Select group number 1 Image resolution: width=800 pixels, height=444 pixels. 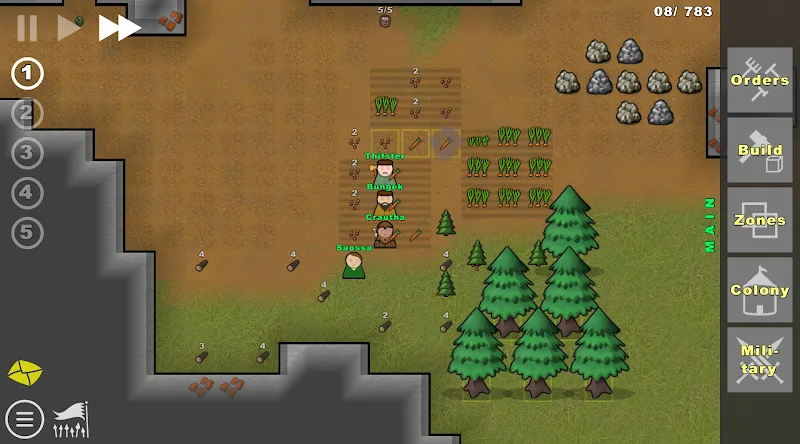28,73
